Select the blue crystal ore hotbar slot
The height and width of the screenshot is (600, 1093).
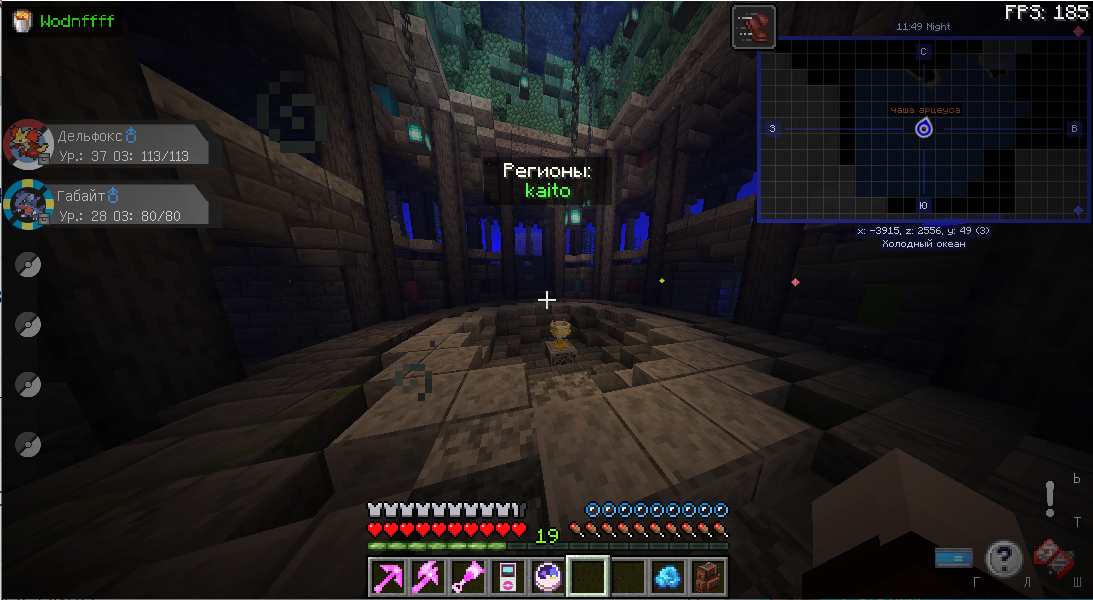(667, 577)
